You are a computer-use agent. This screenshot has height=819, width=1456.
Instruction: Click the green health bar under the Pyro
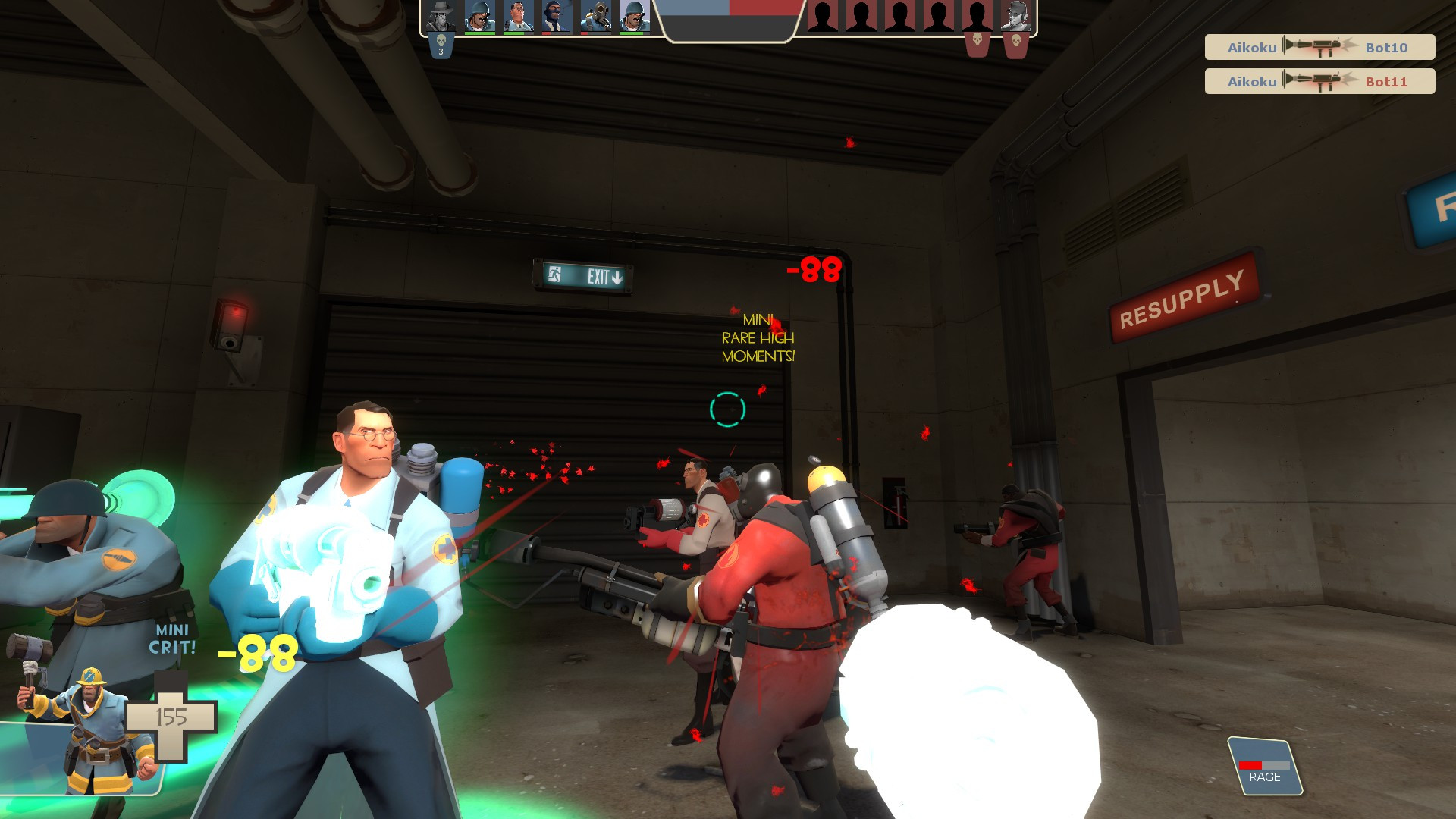click(594, 33)
